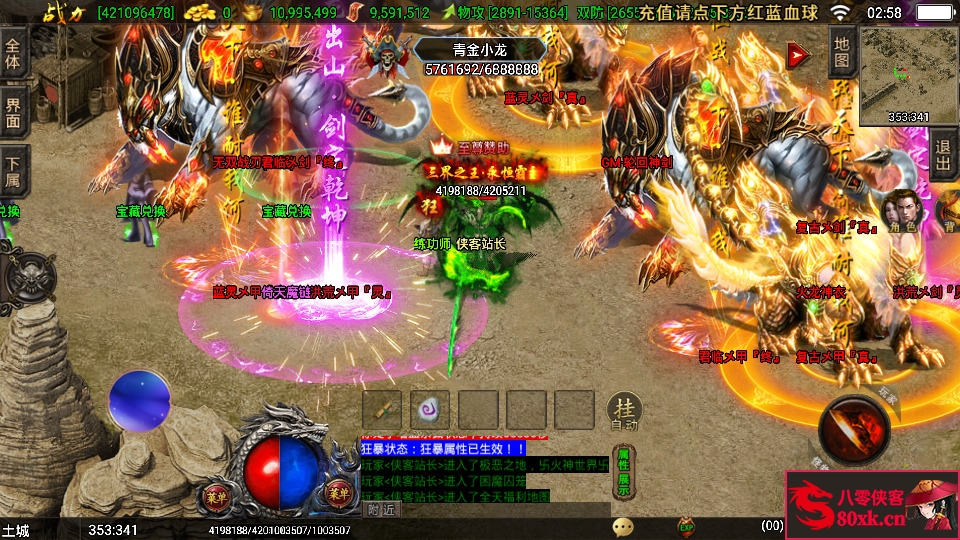960x540 pixels.
Task: Open the 角色 character portrait icon
Action: [x=903, y=211]
